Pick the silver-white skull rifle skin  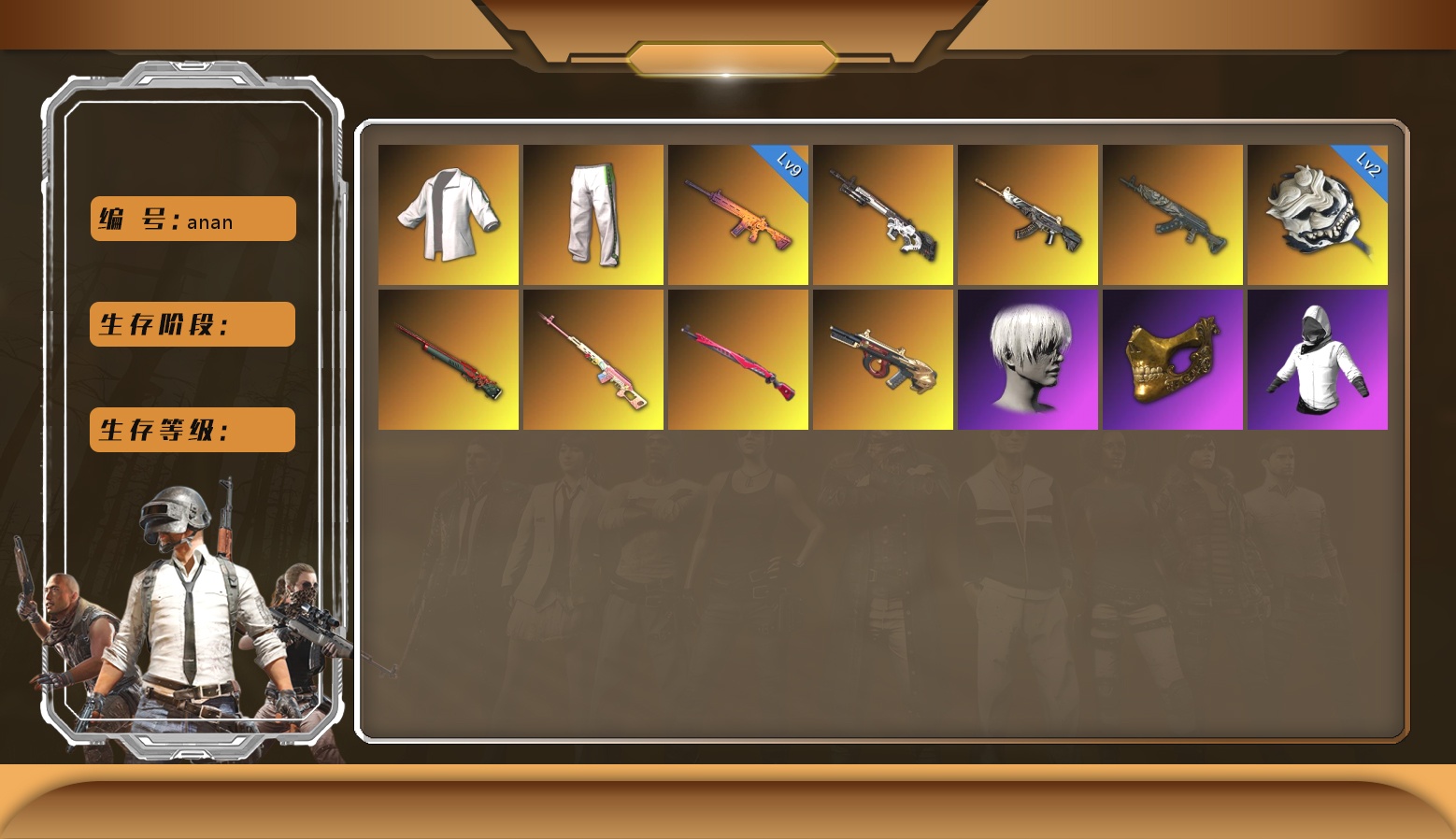883,215
